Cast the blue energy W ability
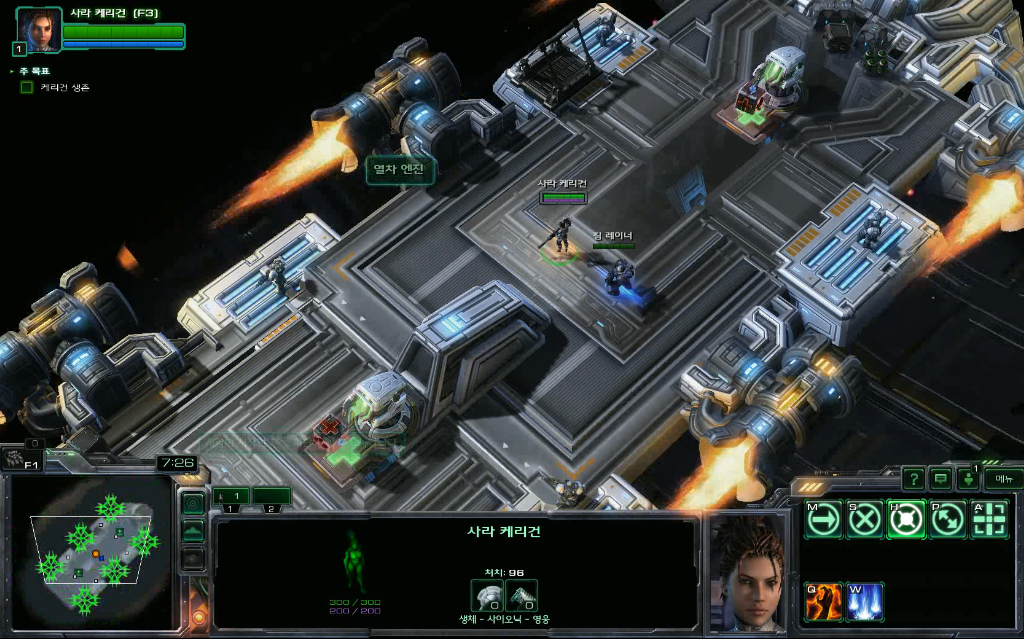The width and height of the screenshot is (1024, 639). (864, 601)
